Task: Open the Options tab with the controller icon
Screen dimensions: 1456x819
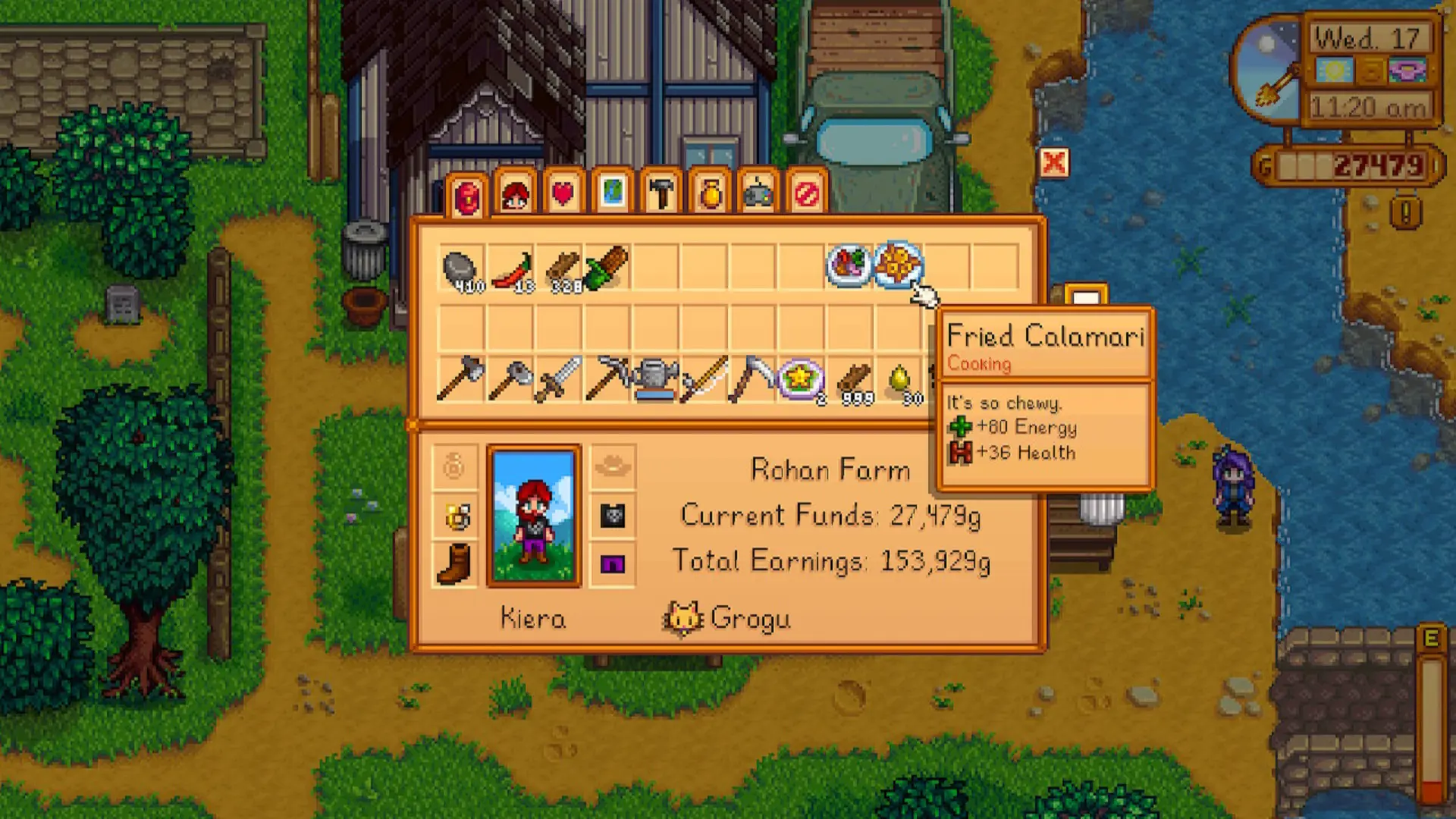Action: (x=758, y=193)
